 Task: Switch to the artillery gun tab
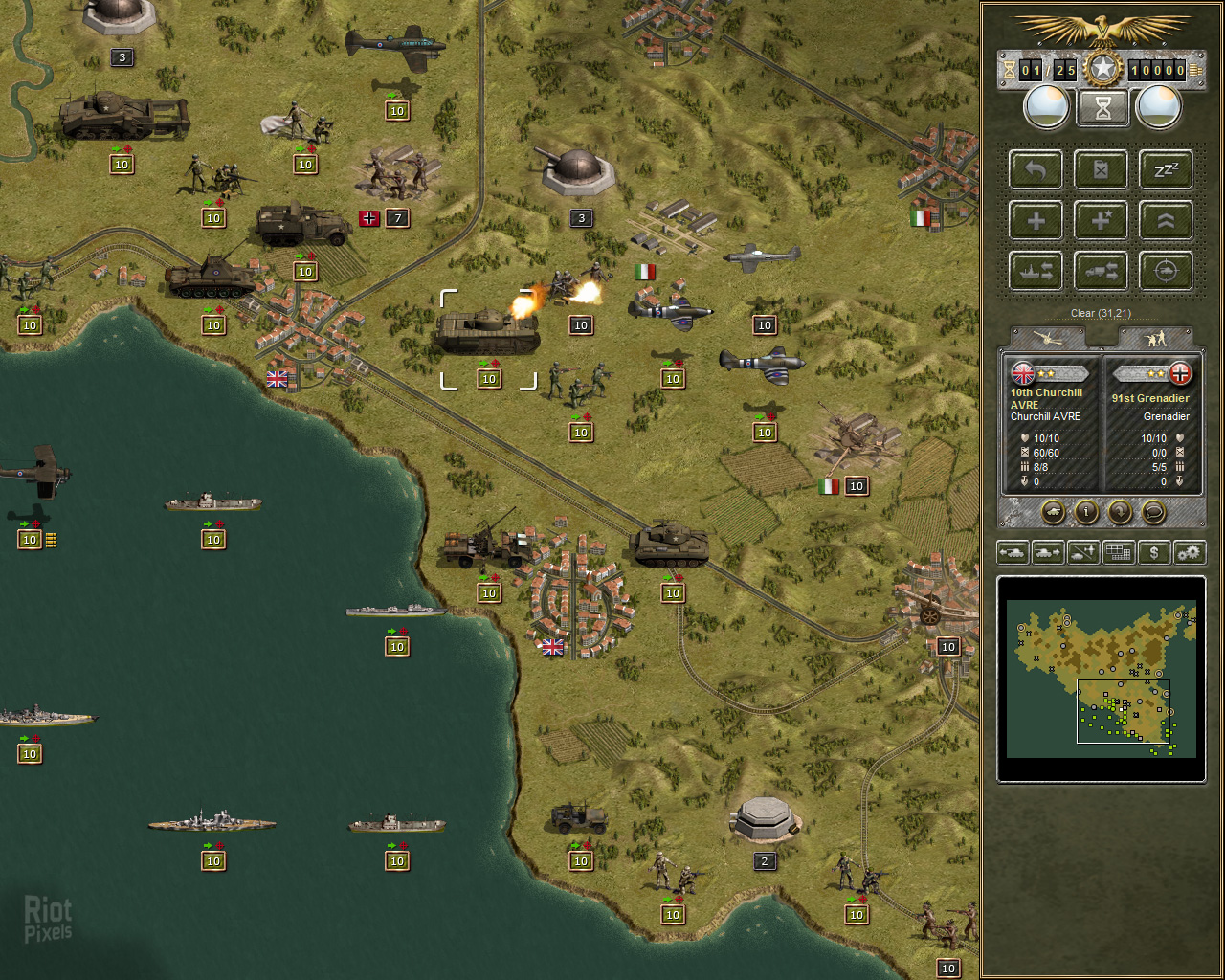point(1048,338)
